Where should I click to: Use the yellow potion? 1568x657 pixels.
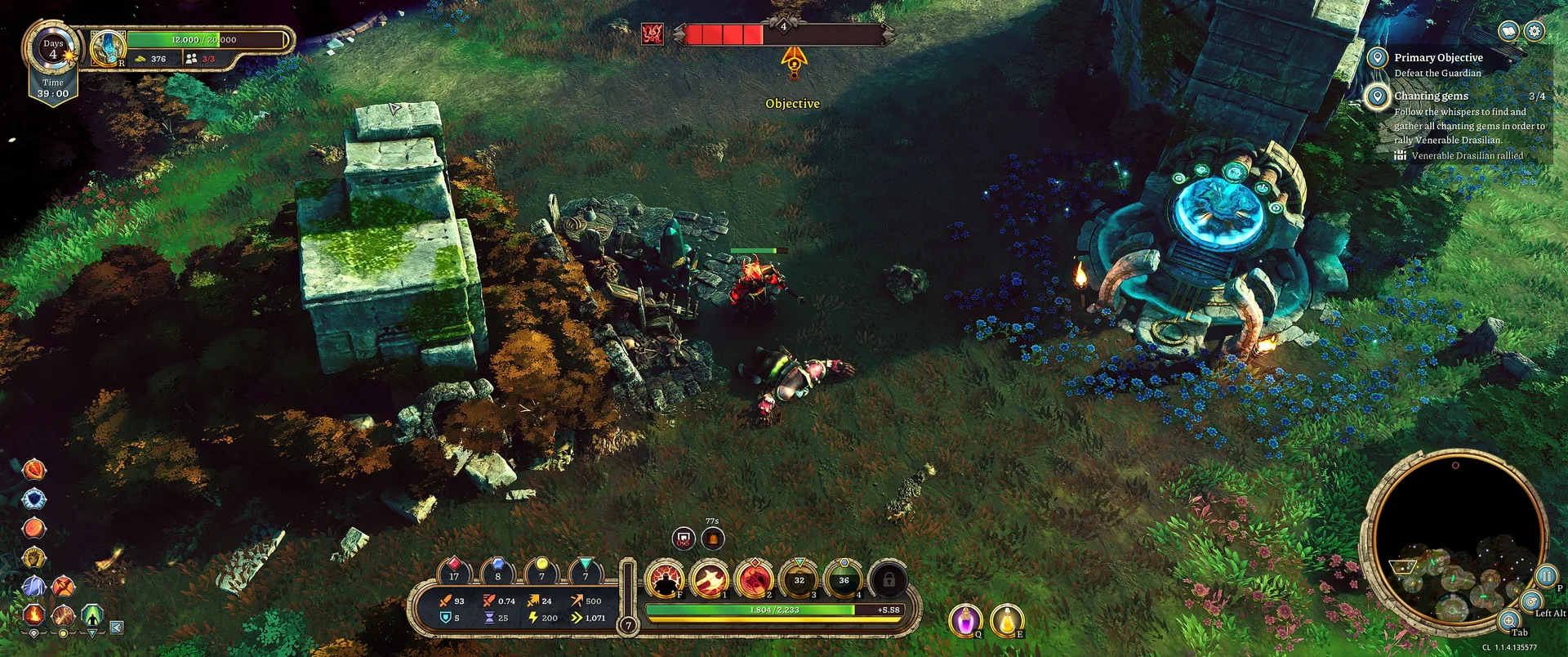coord(1007,619)
